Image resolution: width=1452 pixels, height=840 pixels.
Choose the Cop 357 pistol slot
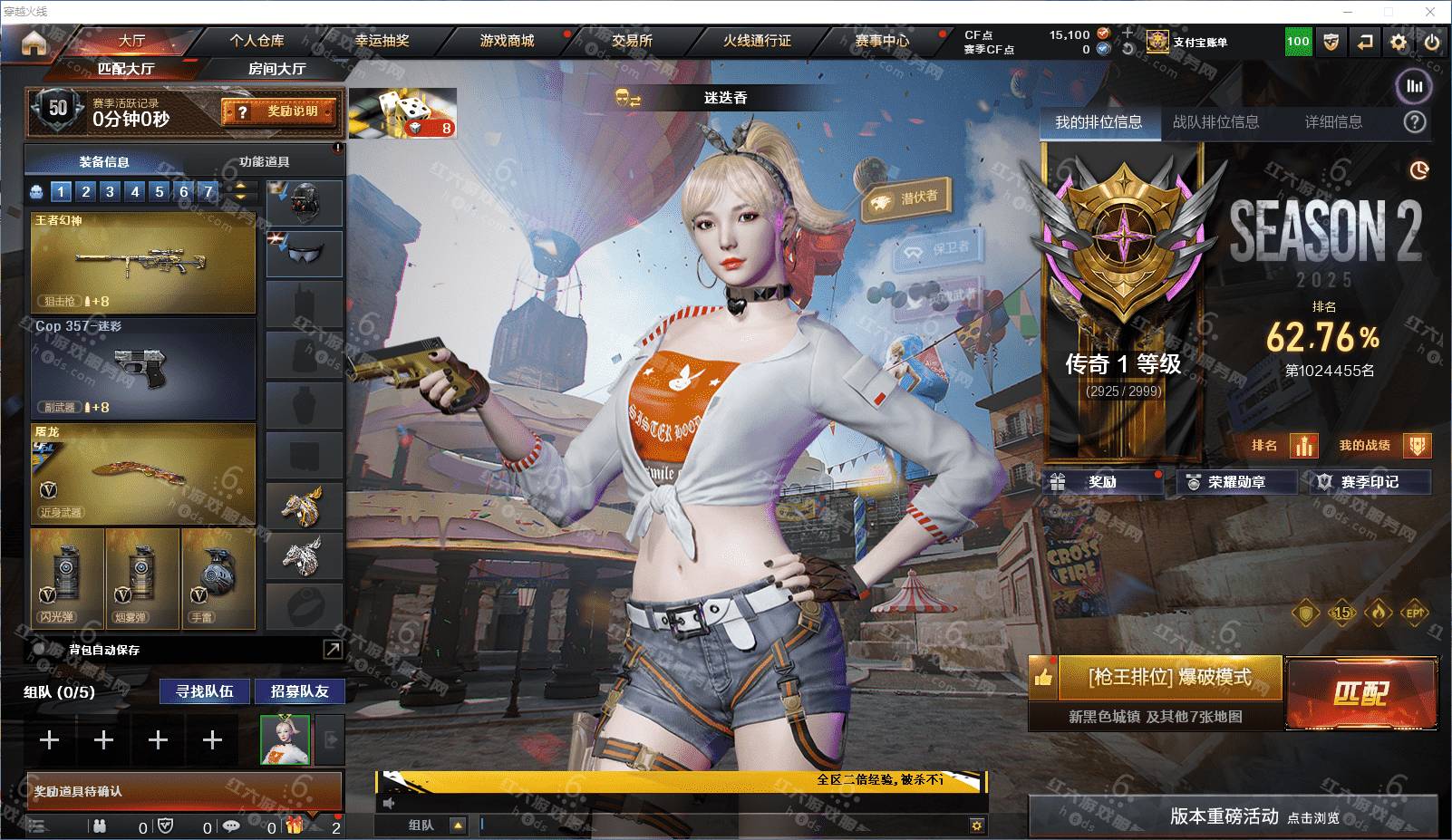pos(142,367)
